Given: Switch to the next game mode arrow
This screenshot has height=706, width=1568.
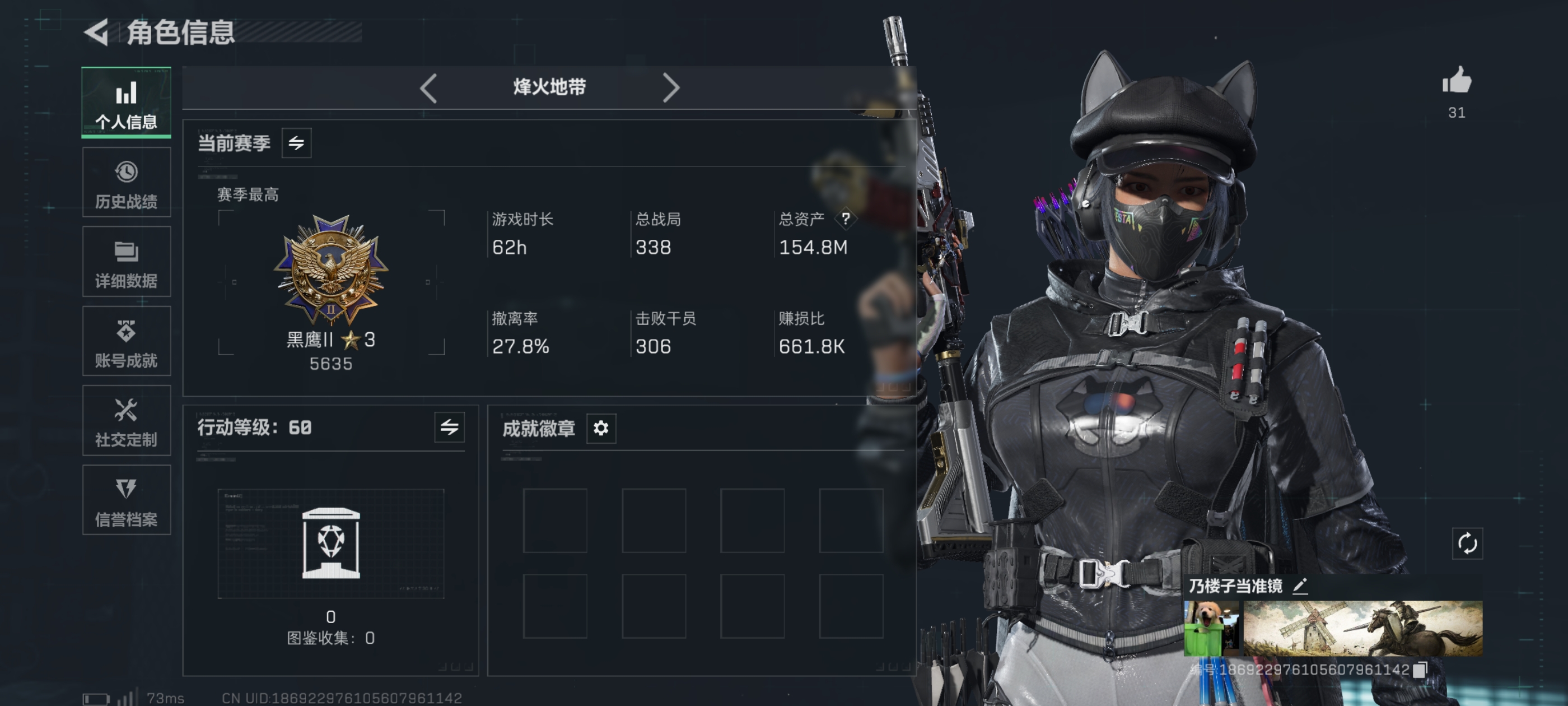Looking at the screenshot, I should coord(670,88).
